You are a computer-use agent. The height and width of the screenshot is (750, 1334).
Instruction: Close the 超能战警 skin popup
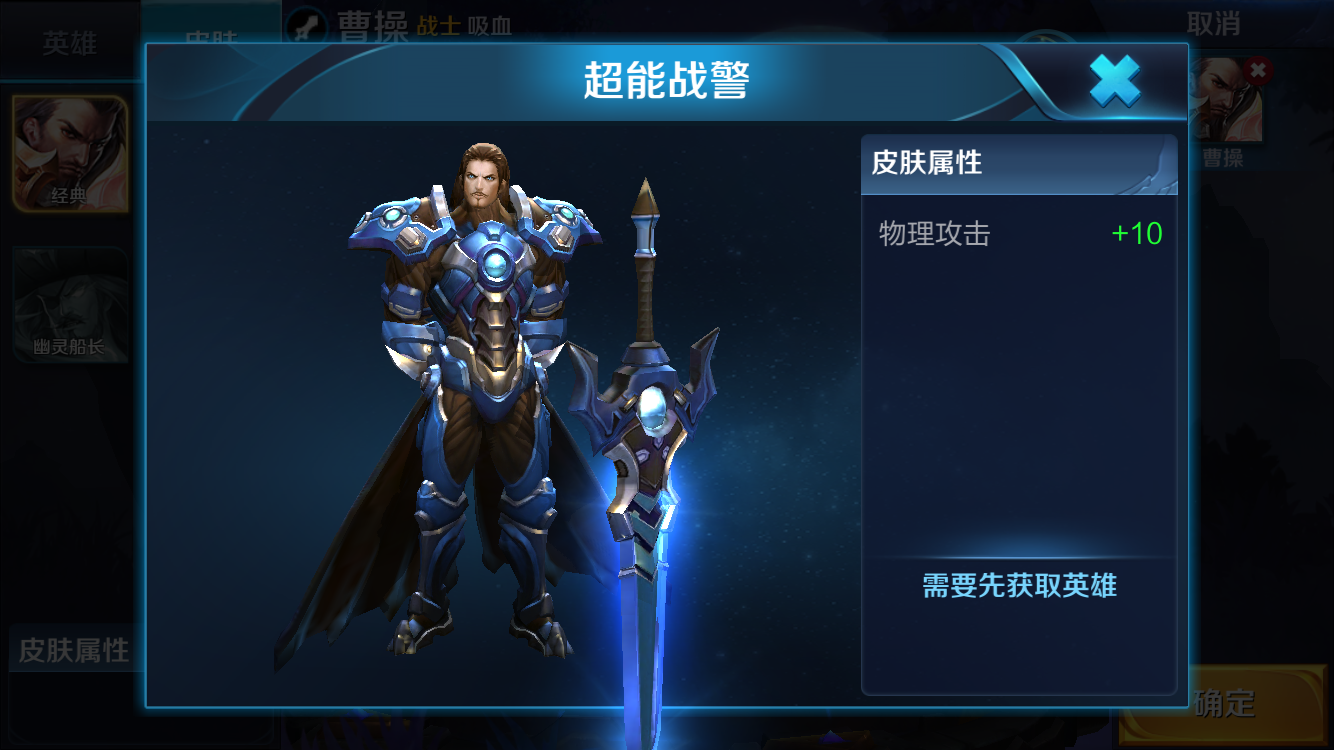(1114, 81)
